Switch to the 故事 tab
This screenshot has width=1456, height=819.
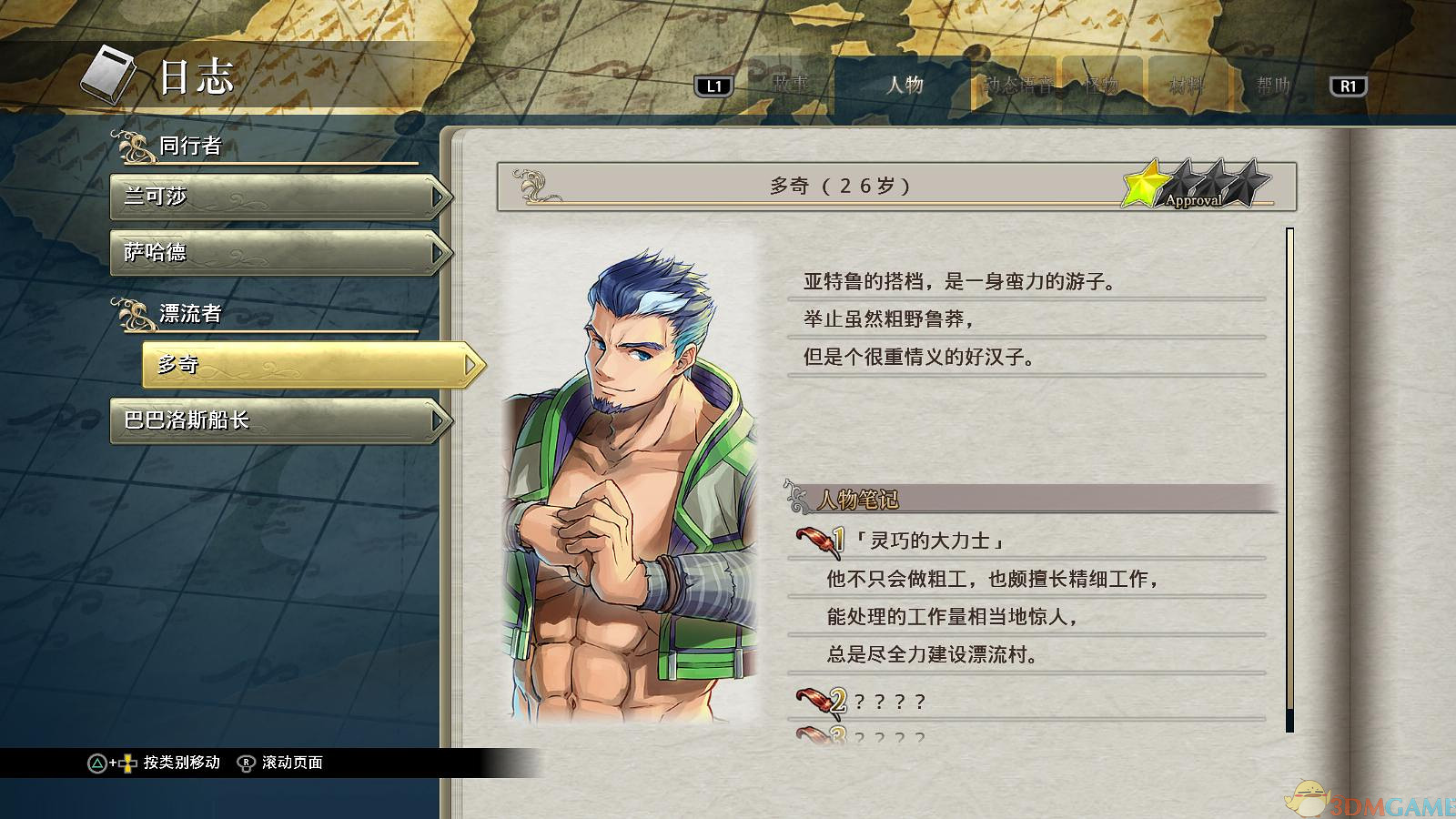coord(790,85)
